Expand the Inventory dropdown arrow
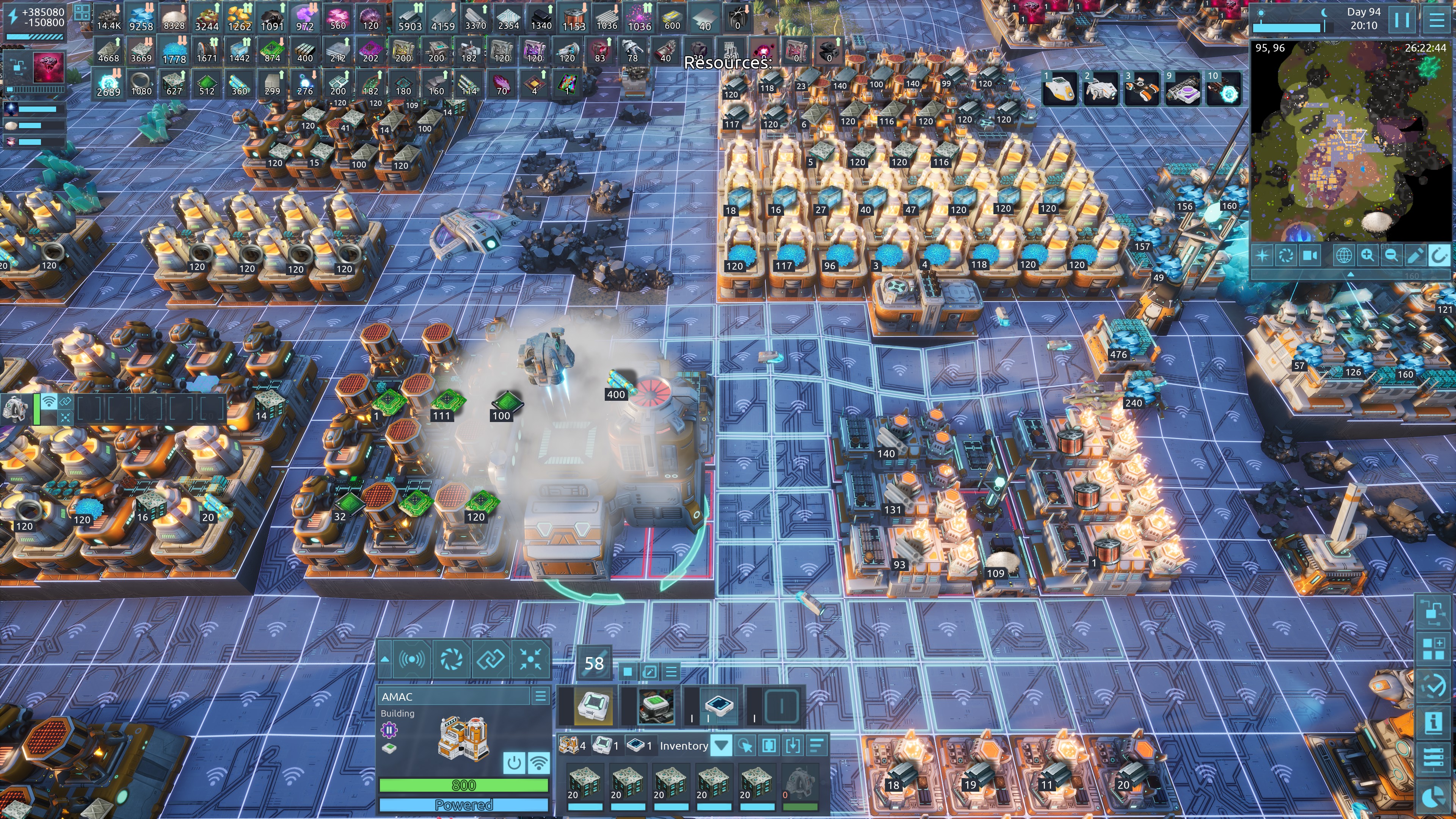1456x819 pixels. 721,745
